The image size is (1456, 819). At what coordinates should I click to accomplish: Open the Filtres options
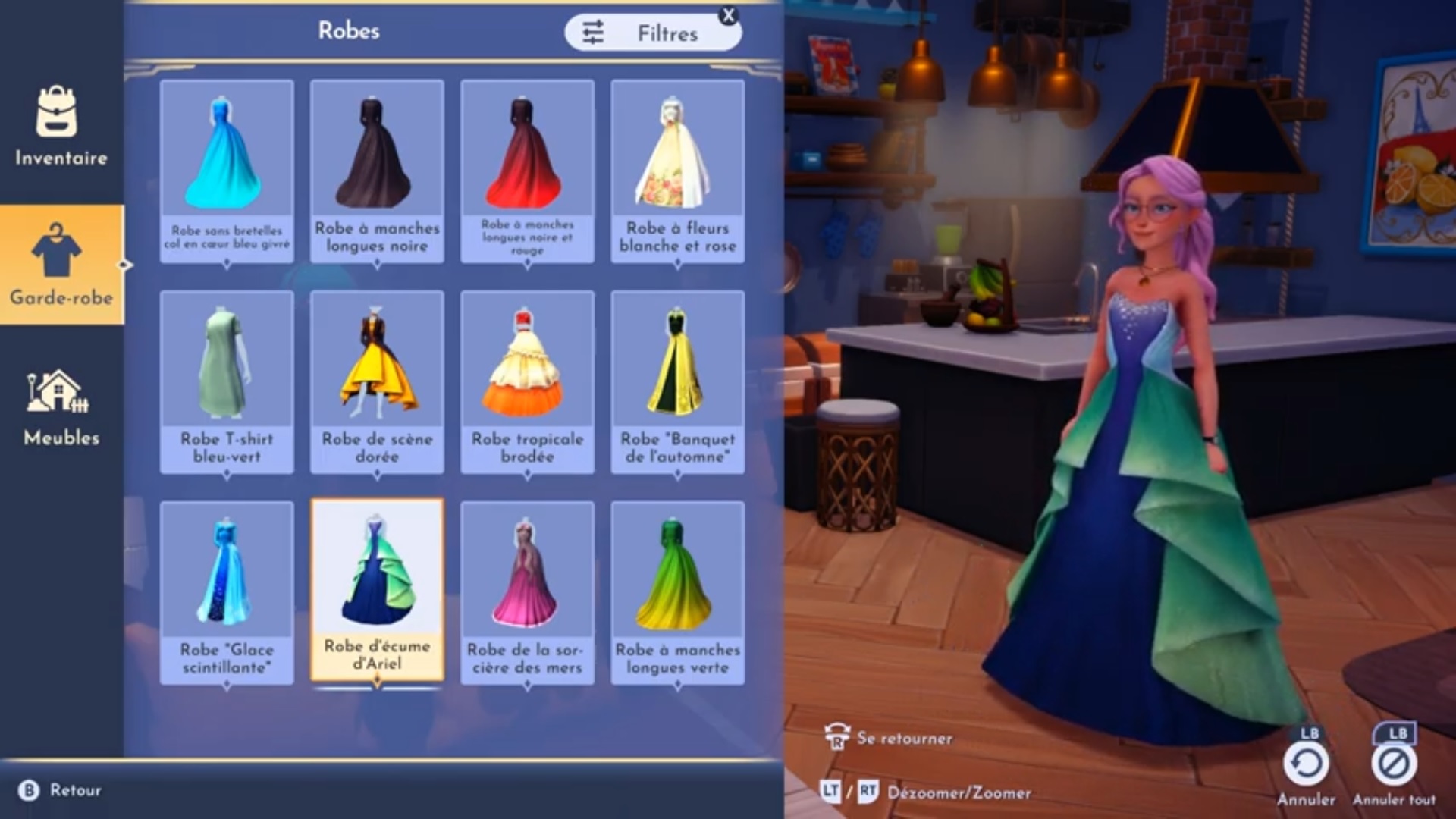point(651,33)
